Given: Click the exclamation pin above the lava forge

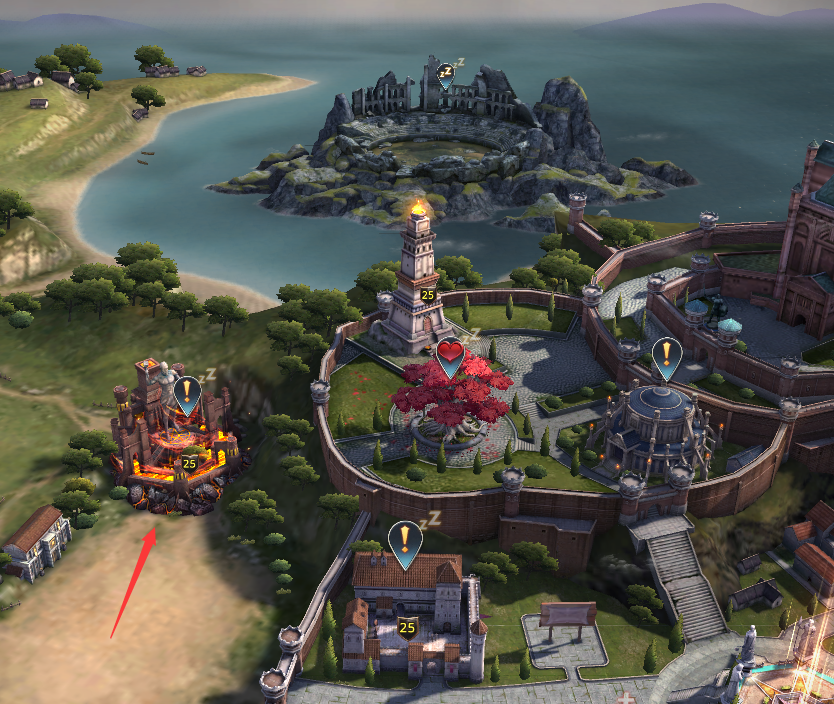Looking at the screenshot, I should (x=187, y=393).
